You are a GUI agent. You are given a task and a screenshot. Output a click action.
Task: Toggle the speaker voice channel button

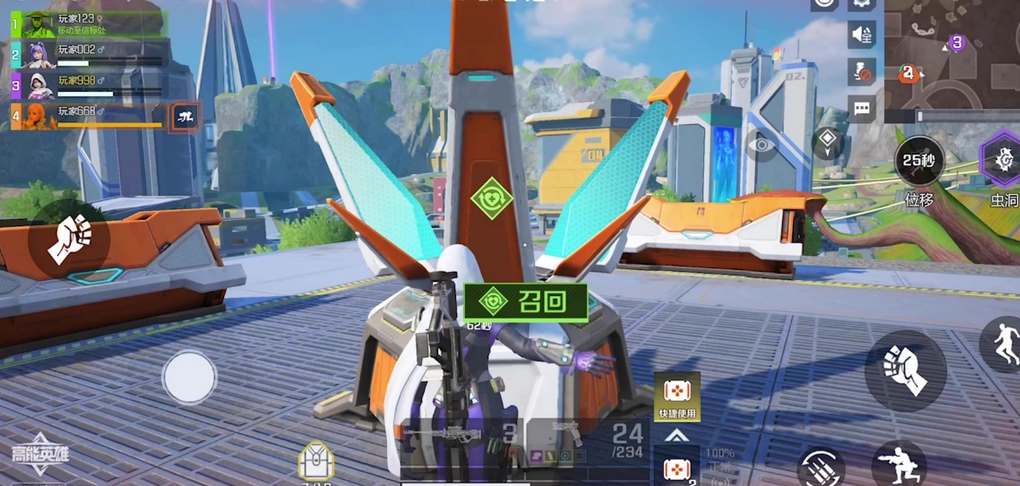click(862, 35)
